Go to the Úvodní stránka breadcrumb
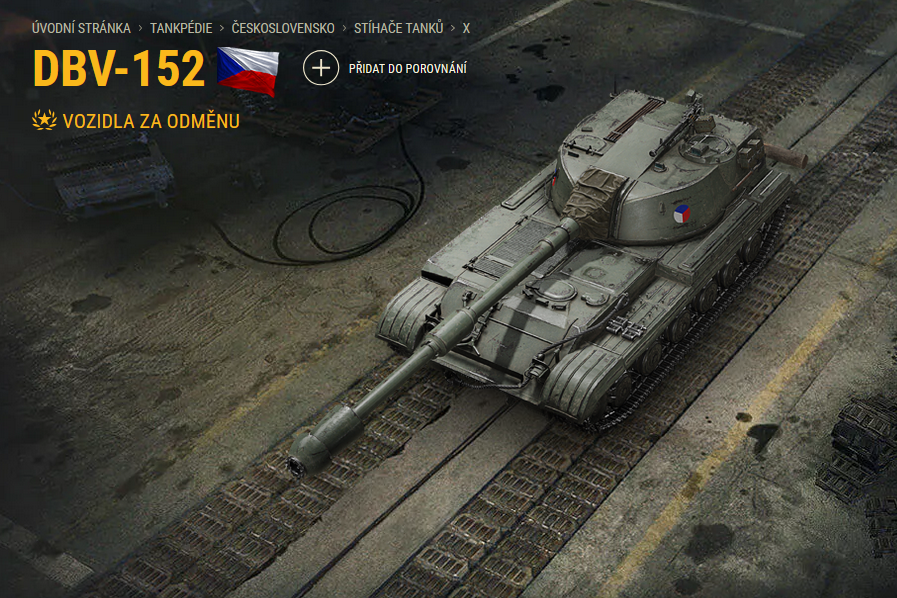 click(x=81, y=28)
